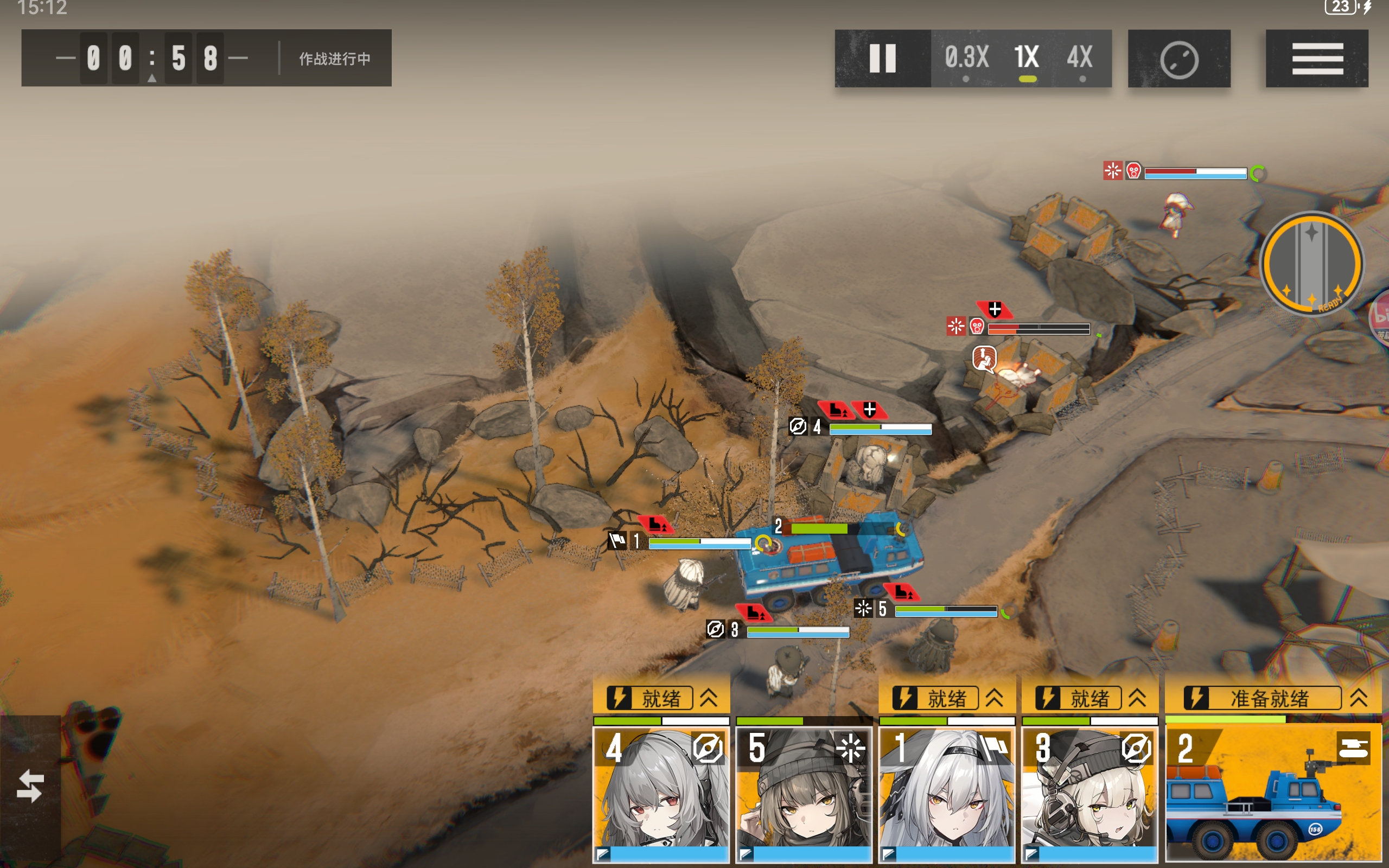Trigger the ready skill above unit 3

tap(1089, 698)
